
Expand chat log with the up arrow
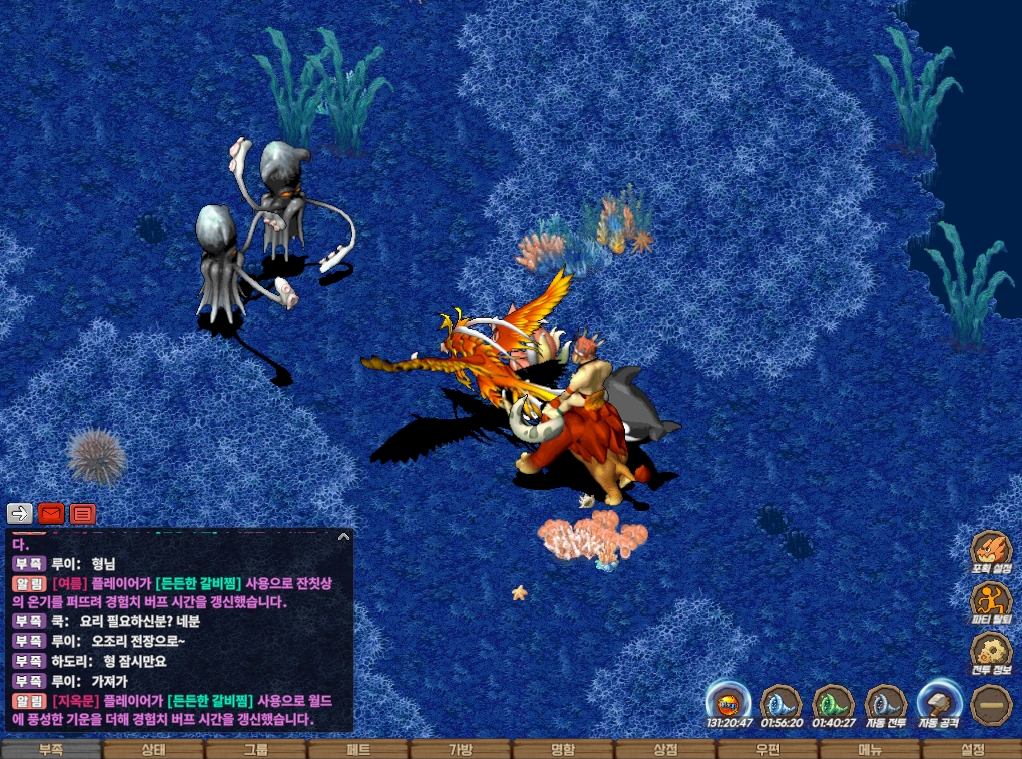pyautogui.click(x=343, y=537)
